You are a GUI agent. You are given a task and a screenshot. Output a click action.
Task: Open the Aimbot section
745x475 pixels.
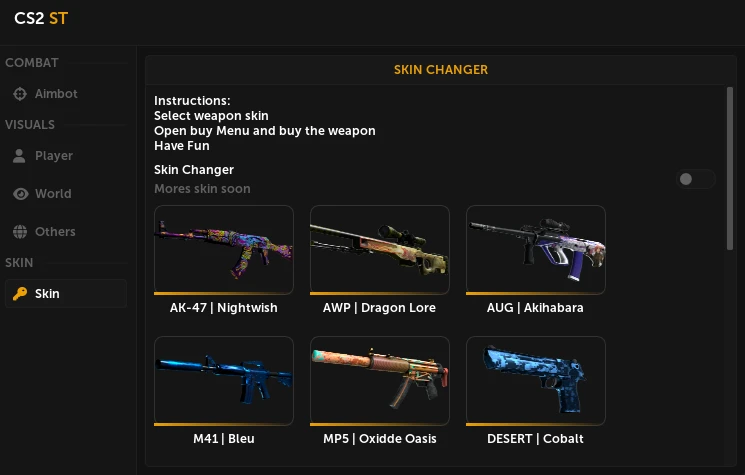pyautogui.click(x=56, y=94)
